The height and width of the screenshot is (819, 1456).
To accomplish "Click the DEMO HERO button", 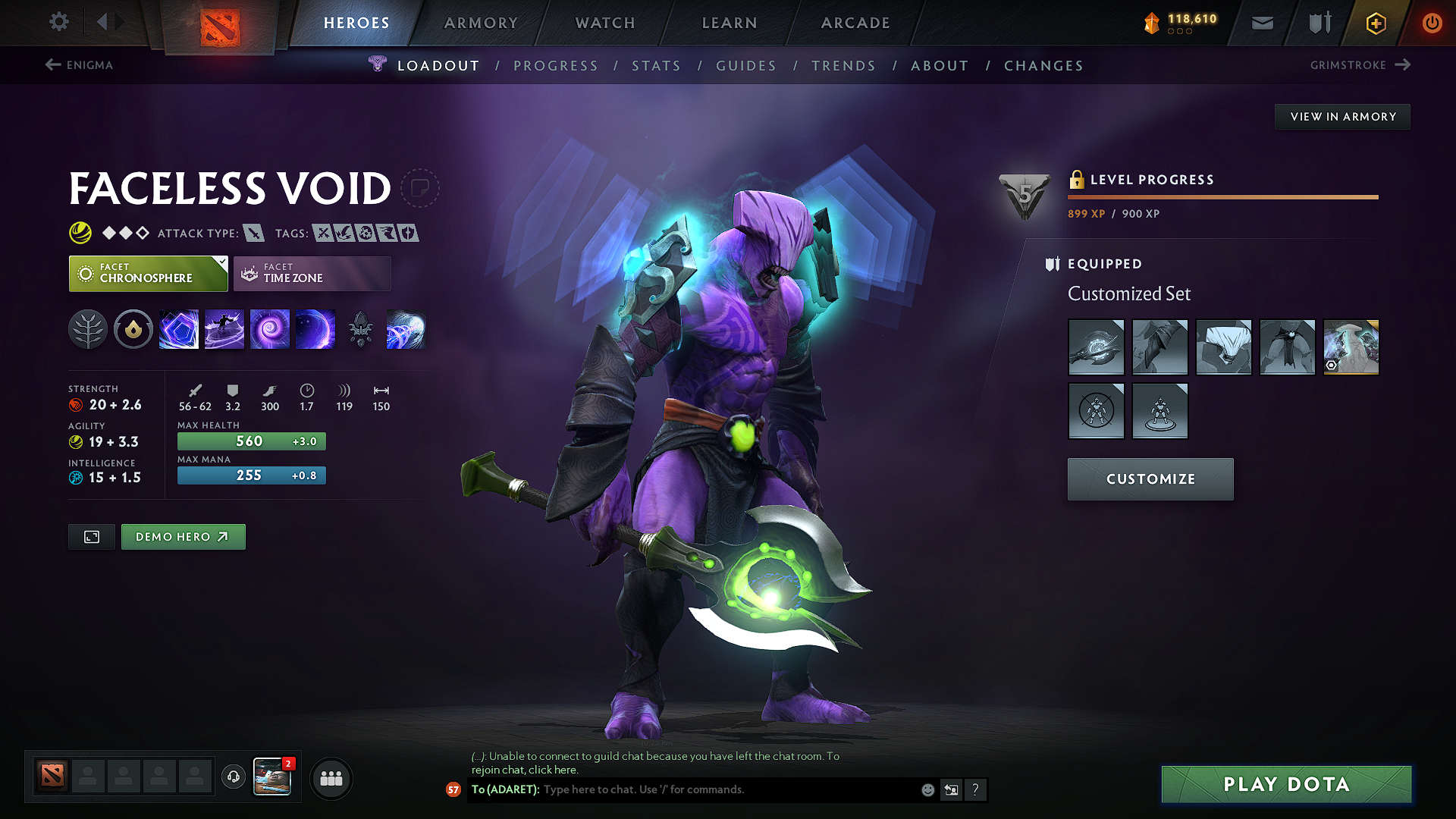I will tap(183, 536).
